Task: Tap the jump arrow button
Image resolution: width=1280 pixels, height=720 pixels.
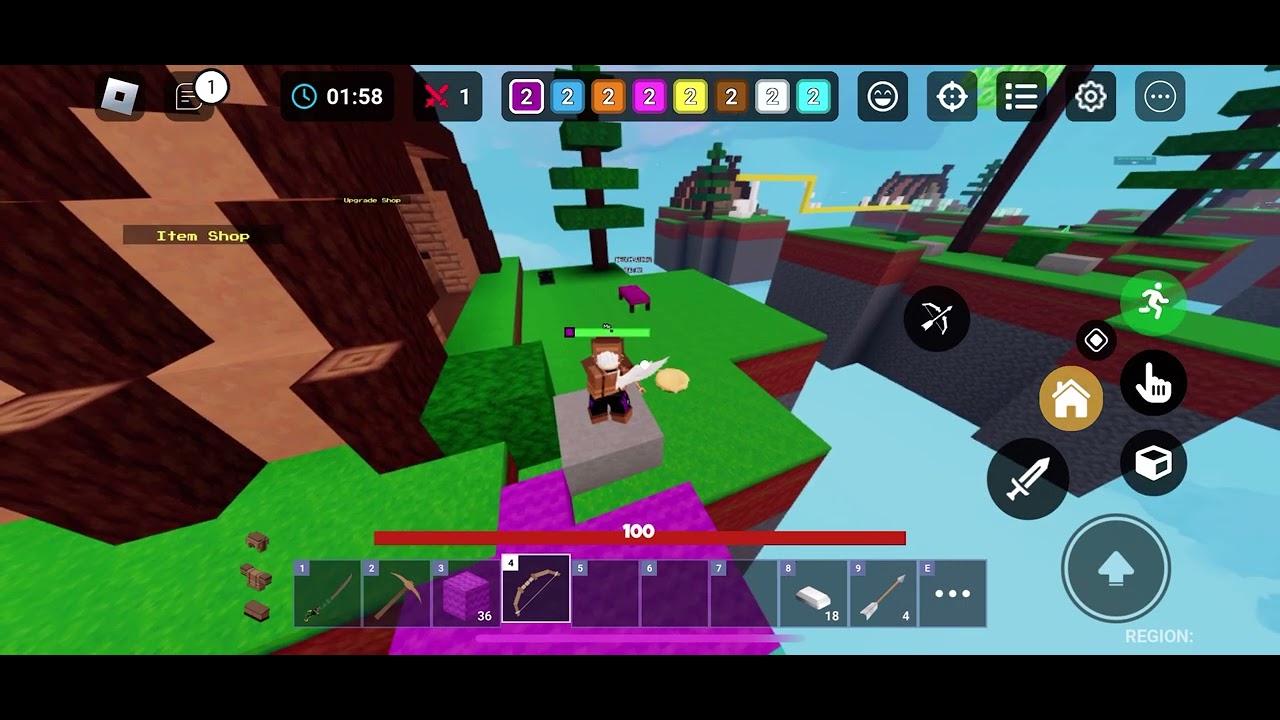Action: coord(1116,569)
